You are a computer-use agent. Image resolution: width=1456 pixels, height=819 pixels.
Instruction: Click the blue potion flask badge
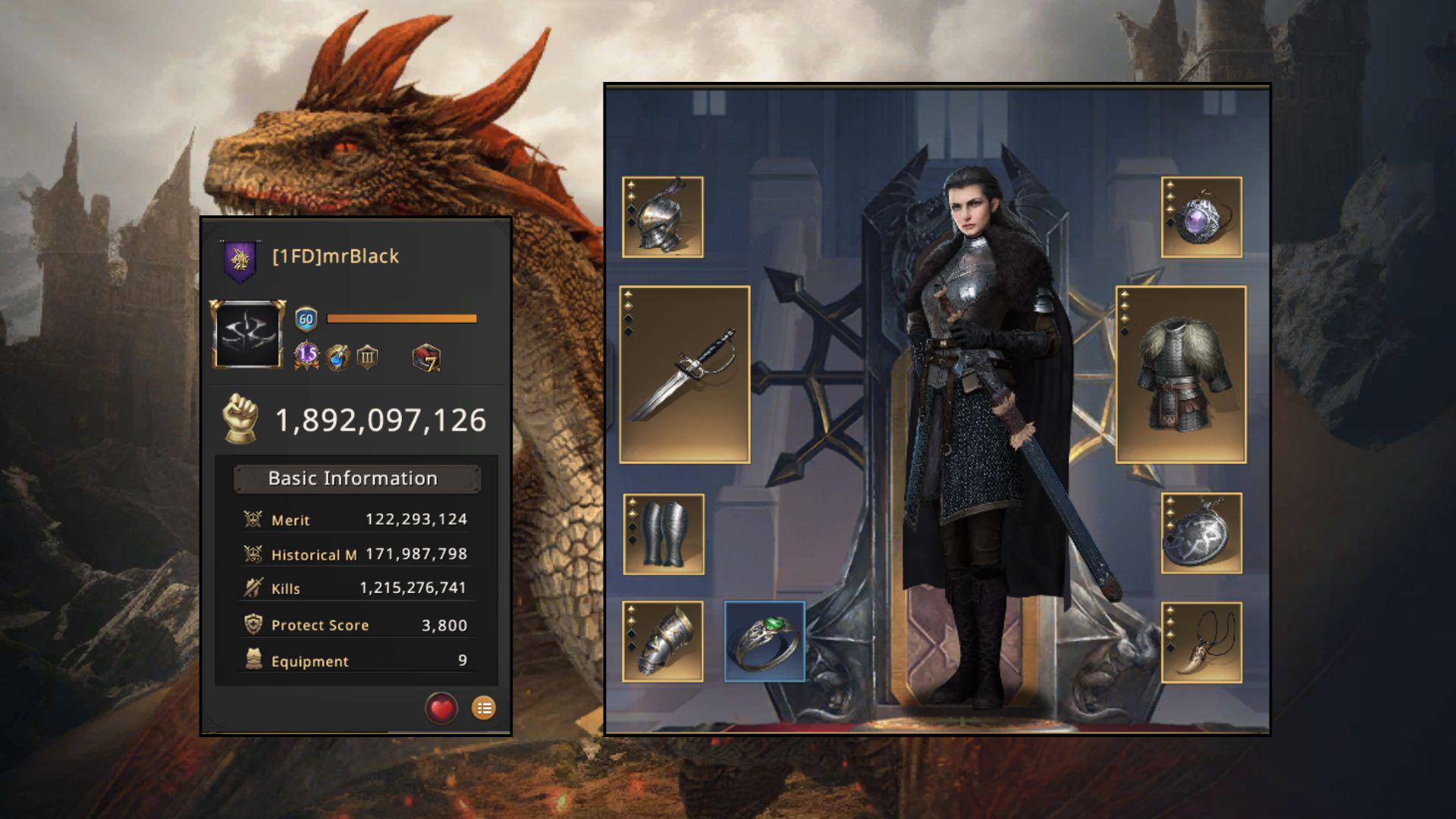pyautogui.click(x=338, y=356)
